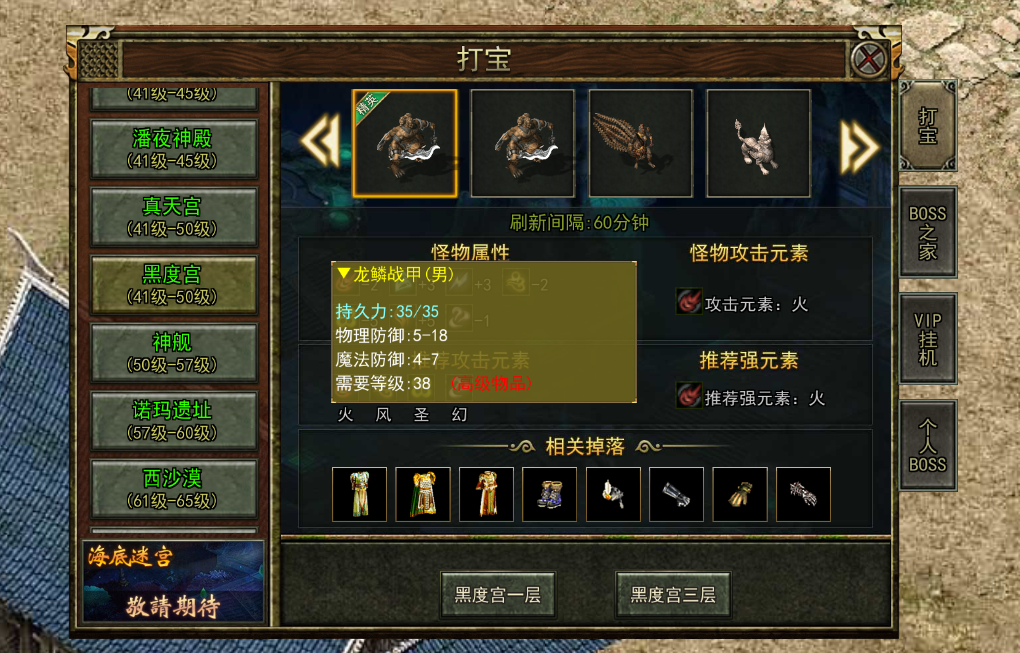Inspect the blue boots drop icon
The width and height of the screenshot is (1020, 653).
550,494
